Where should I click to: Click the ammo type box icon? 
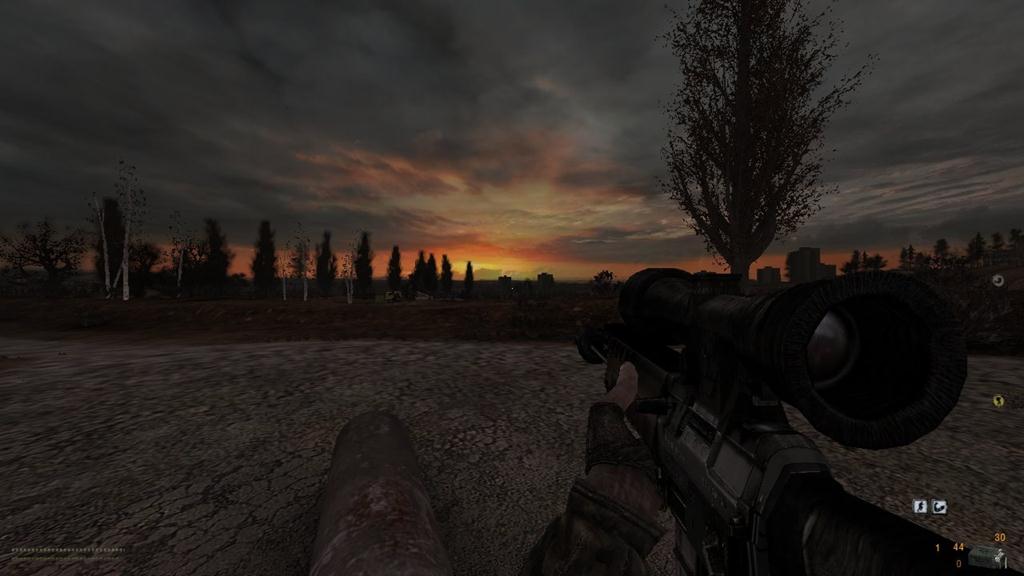pos(985,557)
